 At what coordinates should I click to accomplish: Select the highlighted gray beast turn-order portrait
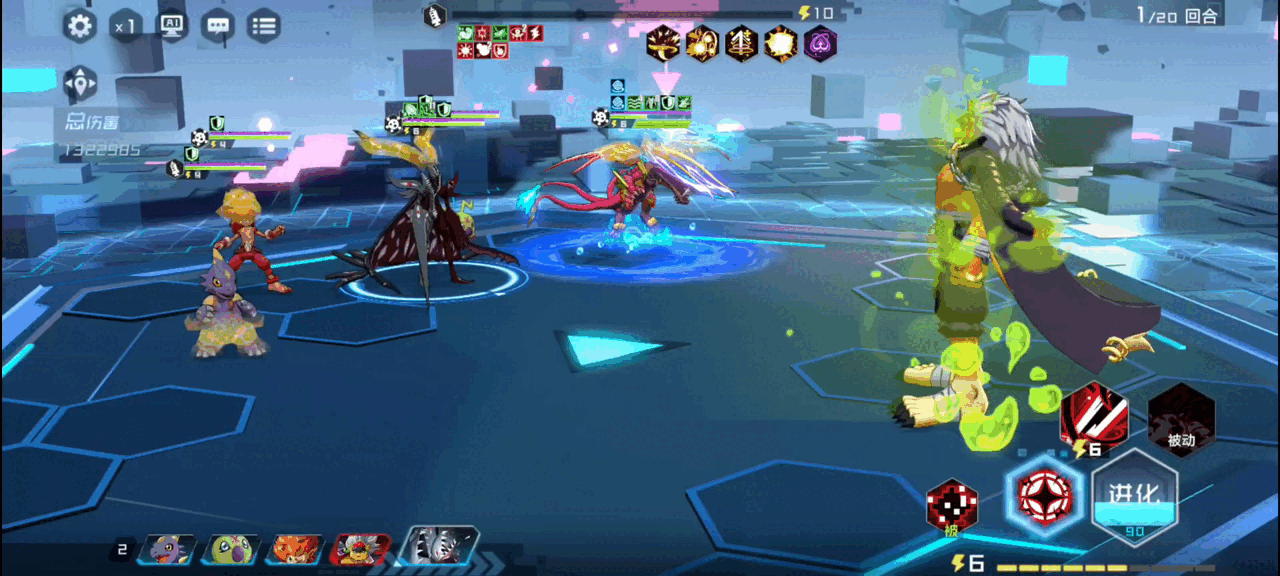coord(438,546)
